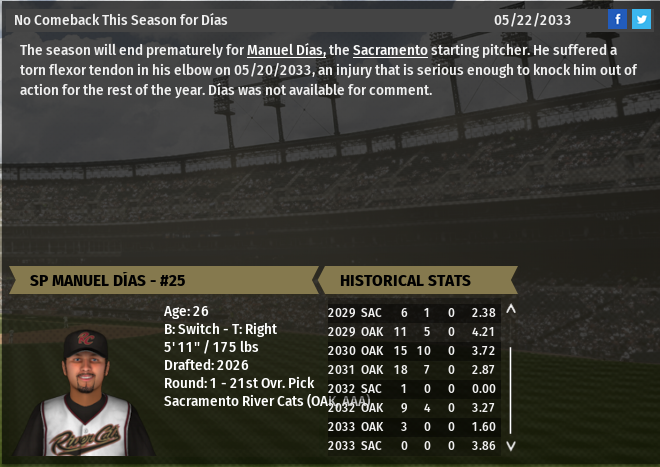The image size is (660, 467).
Task: Click the historical stats scroll up arrow
Action: 511,310
